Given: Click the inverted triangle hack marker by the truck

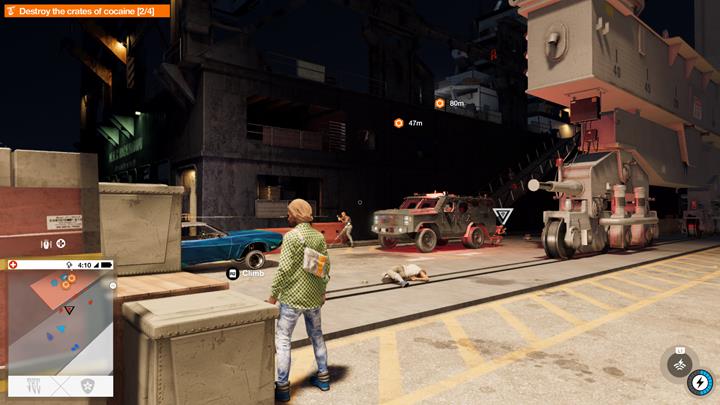Looking at the screenshot, I should point(503,216).
